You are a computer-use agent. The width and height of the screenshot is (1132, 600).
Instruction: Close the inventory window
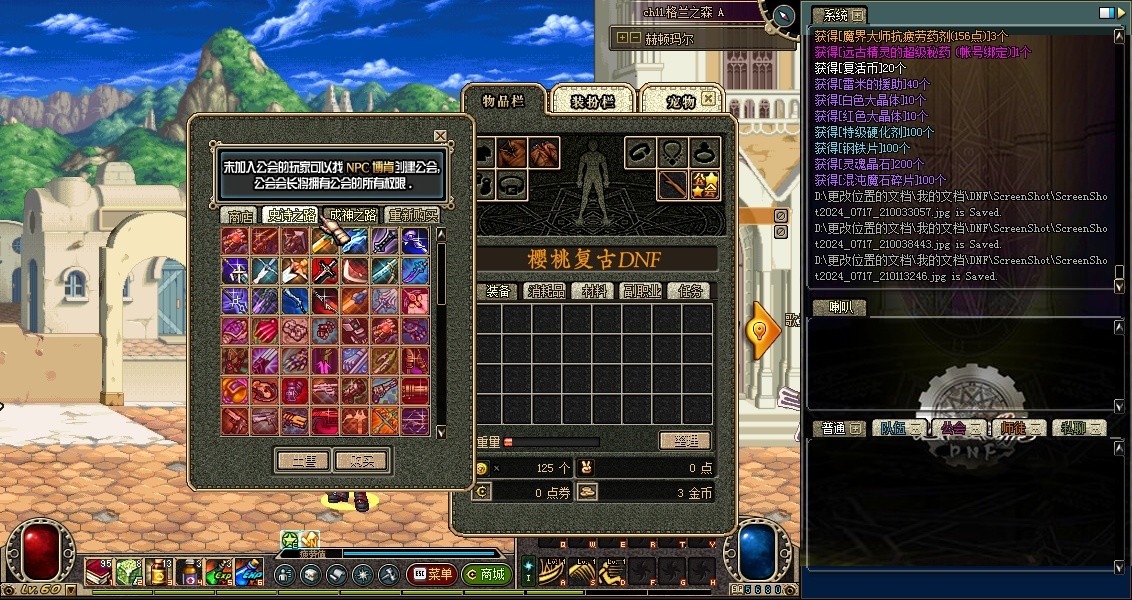(709, 98)
